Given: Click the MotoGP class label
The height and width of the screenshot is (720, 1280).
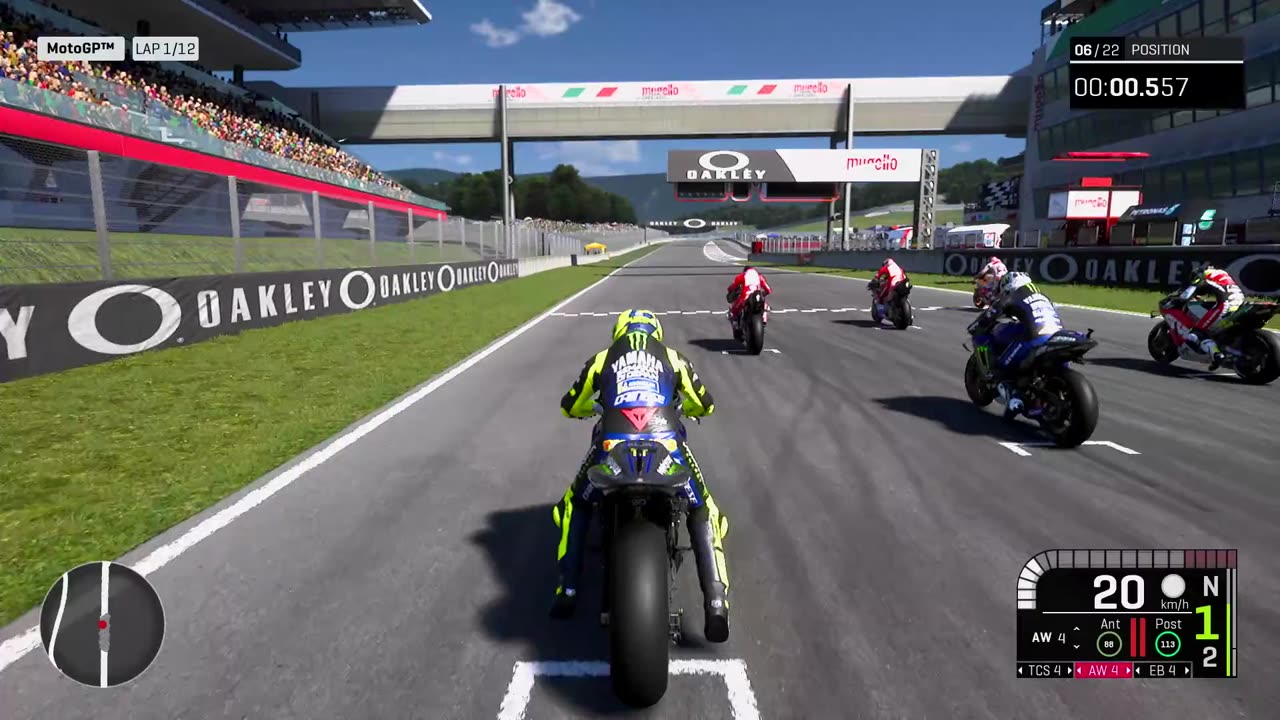Looking at the screenshot, I should coord(81,48).
